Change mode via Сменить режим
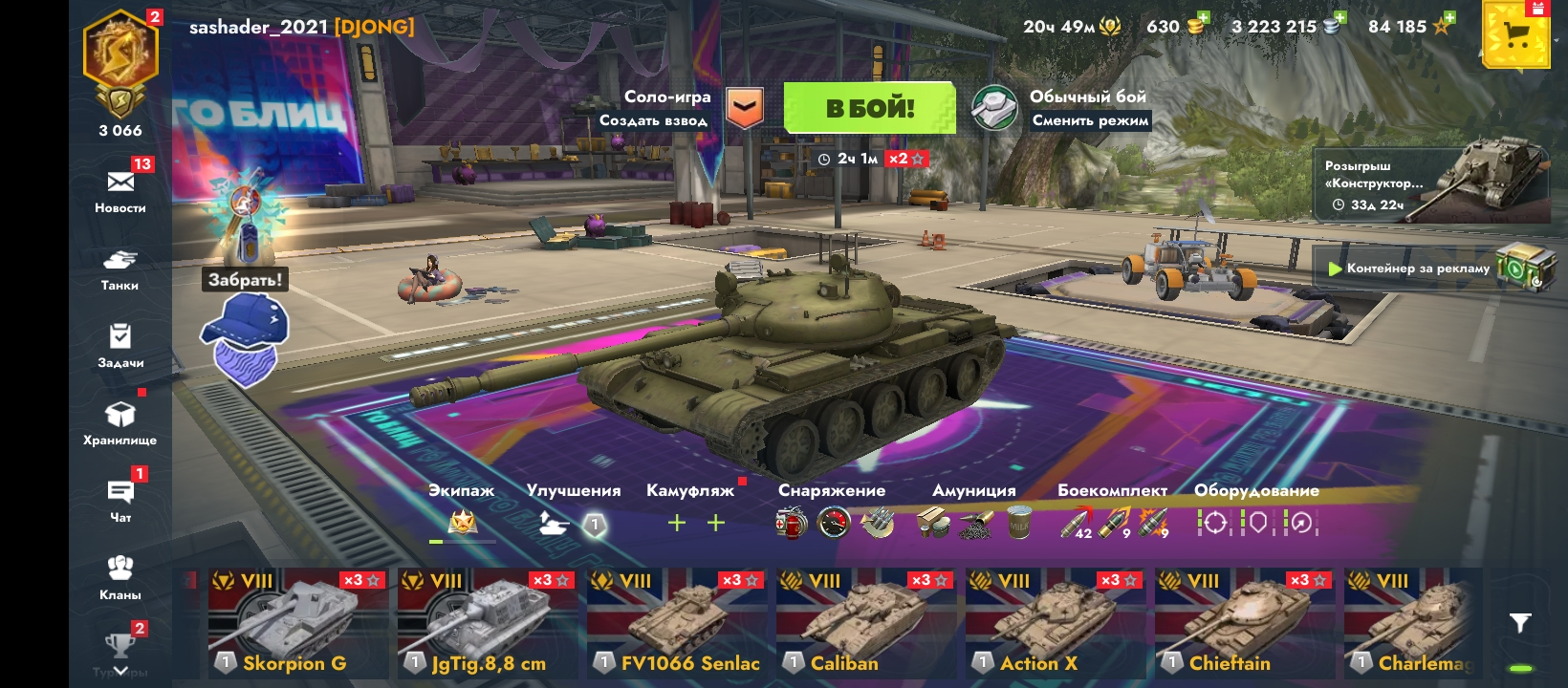 (x=1090, y=120)
